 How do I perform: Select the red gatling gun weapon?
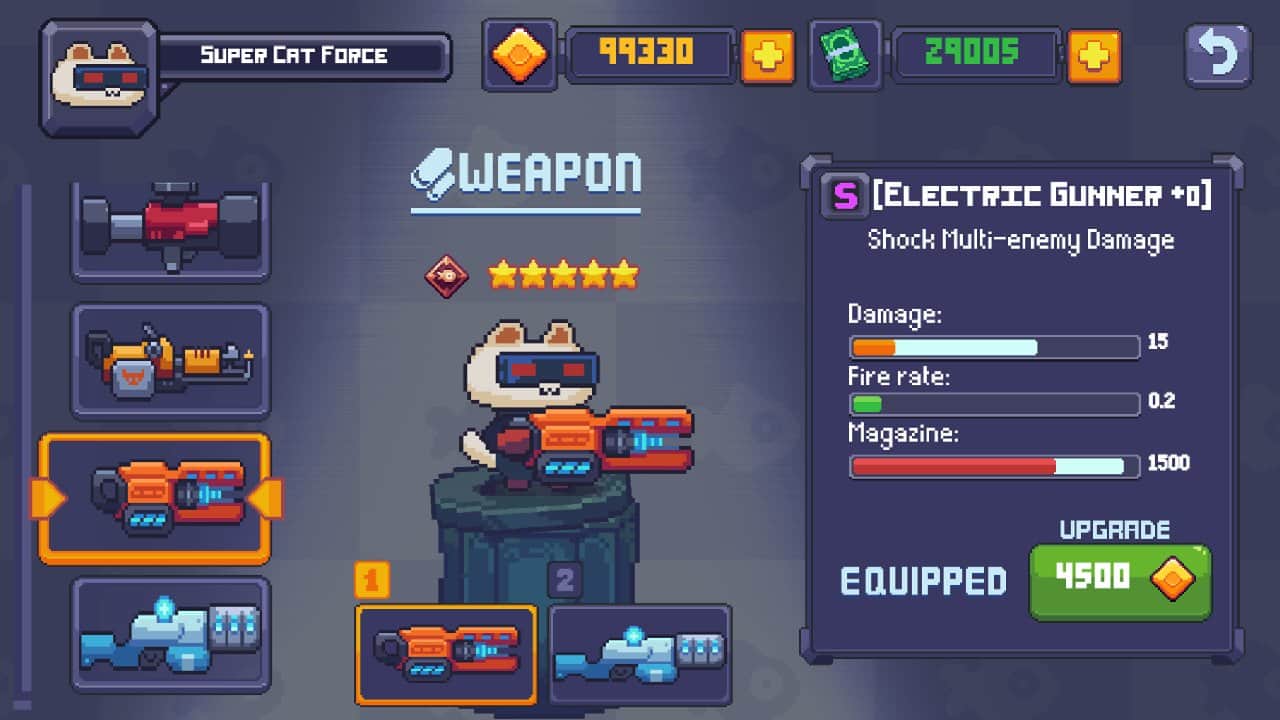click(x=170, y=228)
